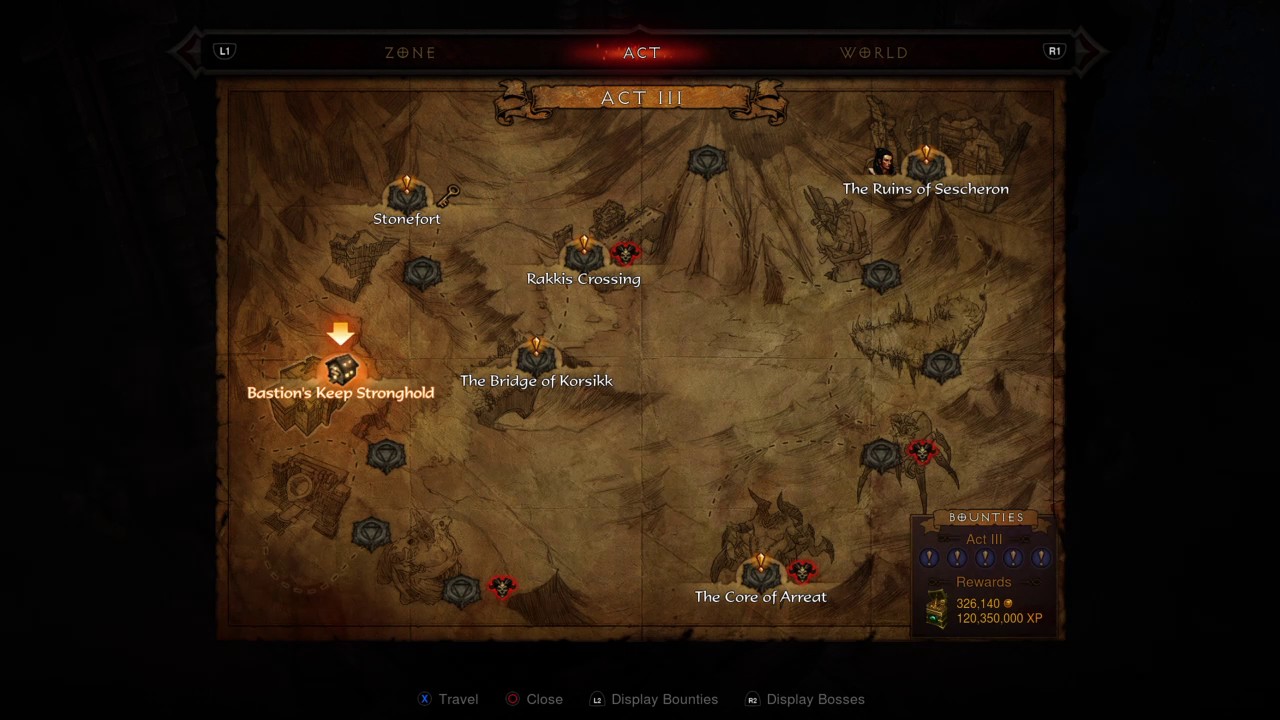Switch to the Zone tab
The image size is (1280, 720).
coord(410,53)
